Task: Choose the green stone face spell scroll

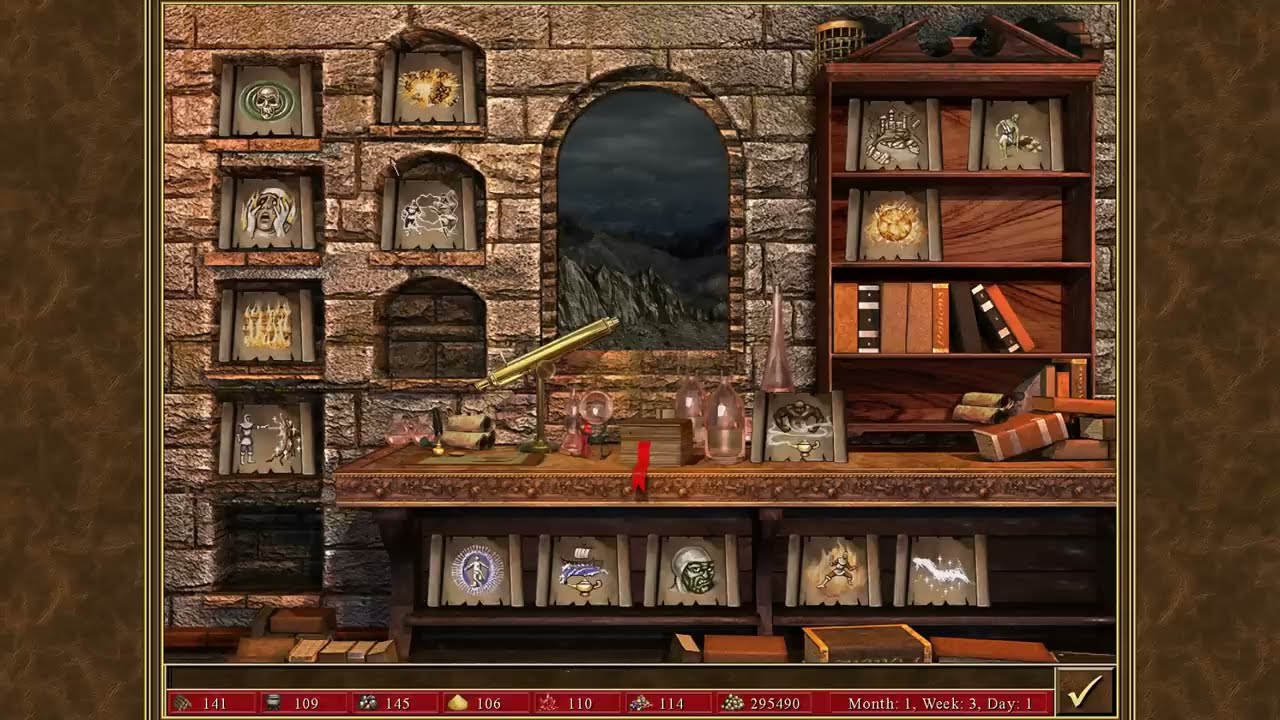Action: 692,570
